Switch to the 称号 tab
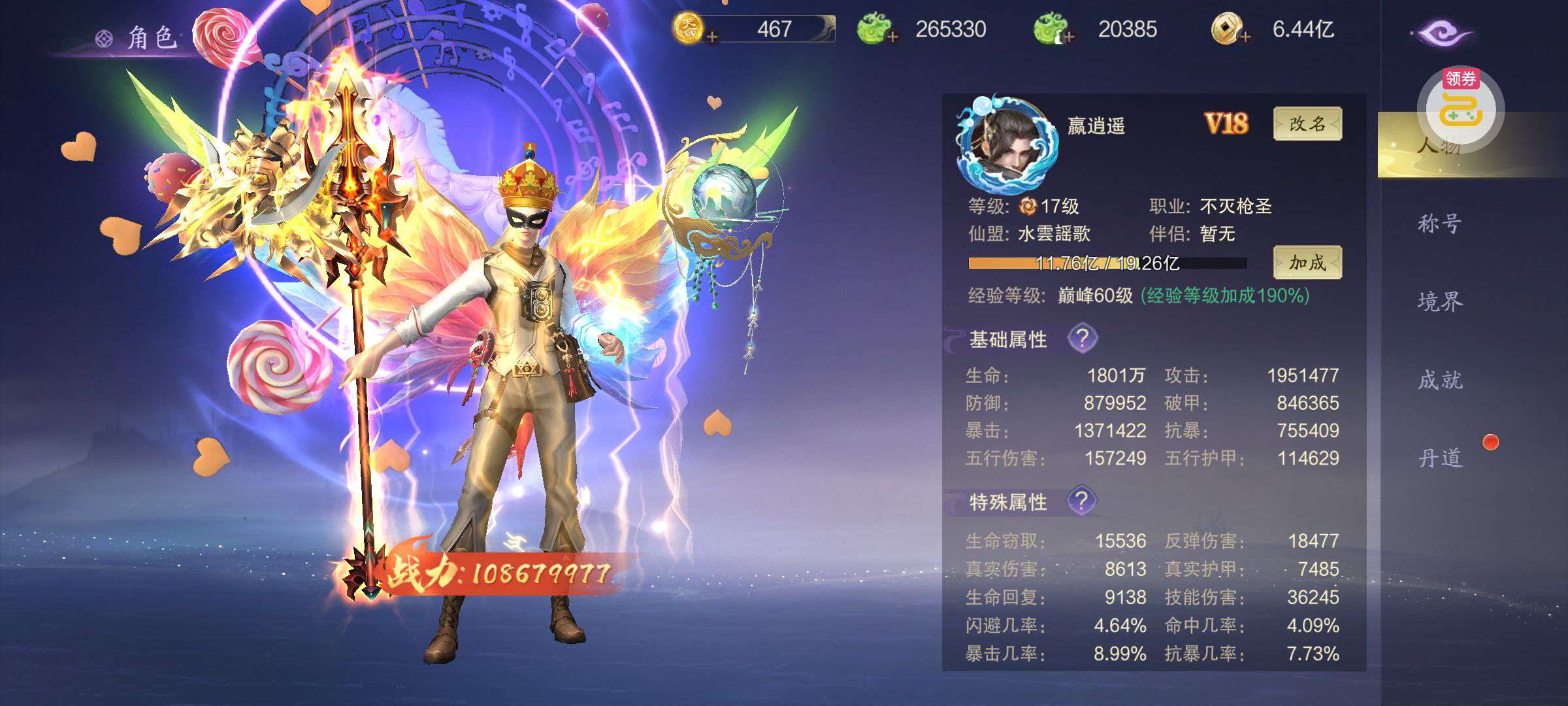This screenshot has height=706, width=1568. point(1439,224)
